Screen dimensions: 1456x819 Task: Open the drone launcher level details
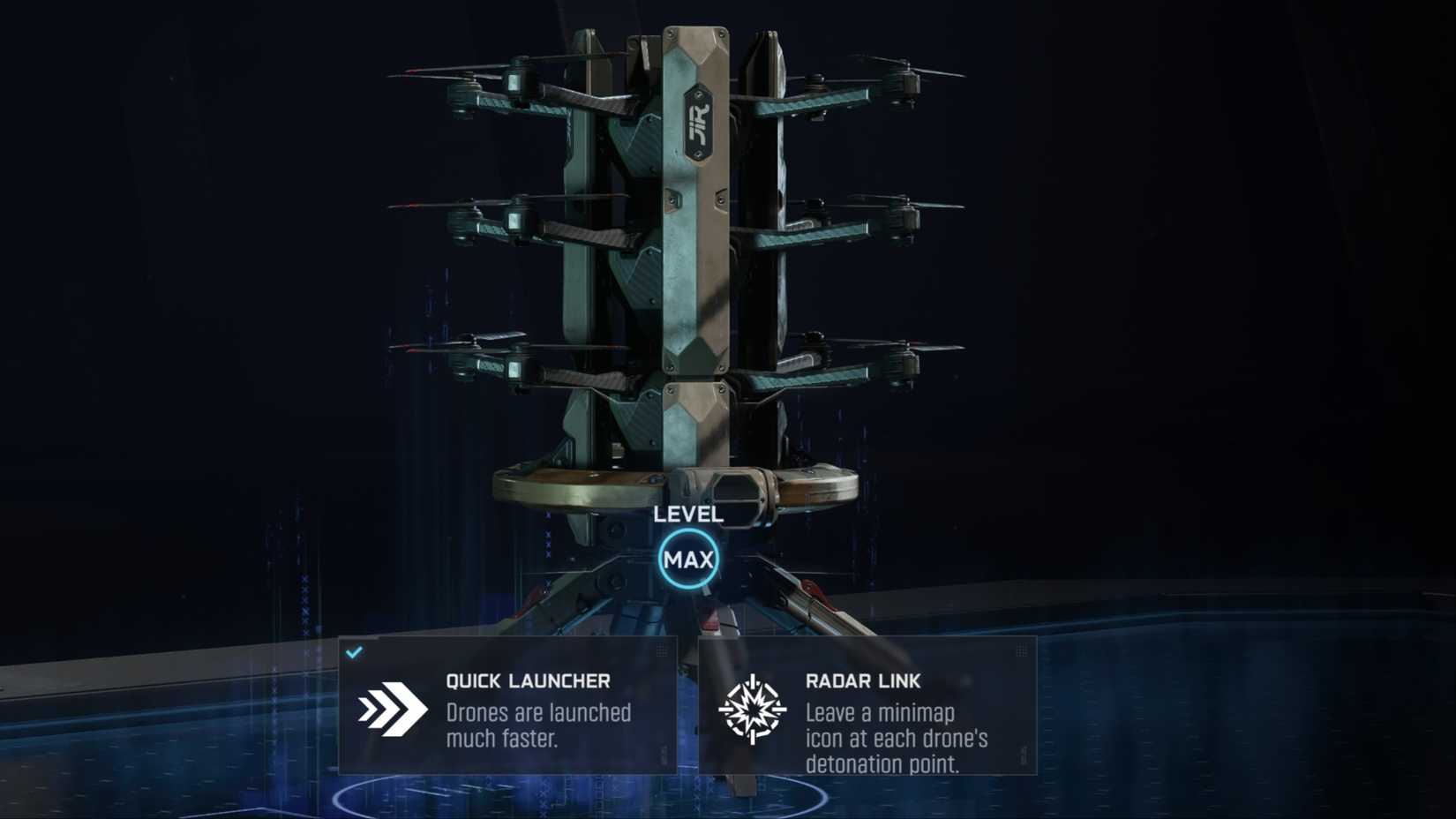coord(688,559)
